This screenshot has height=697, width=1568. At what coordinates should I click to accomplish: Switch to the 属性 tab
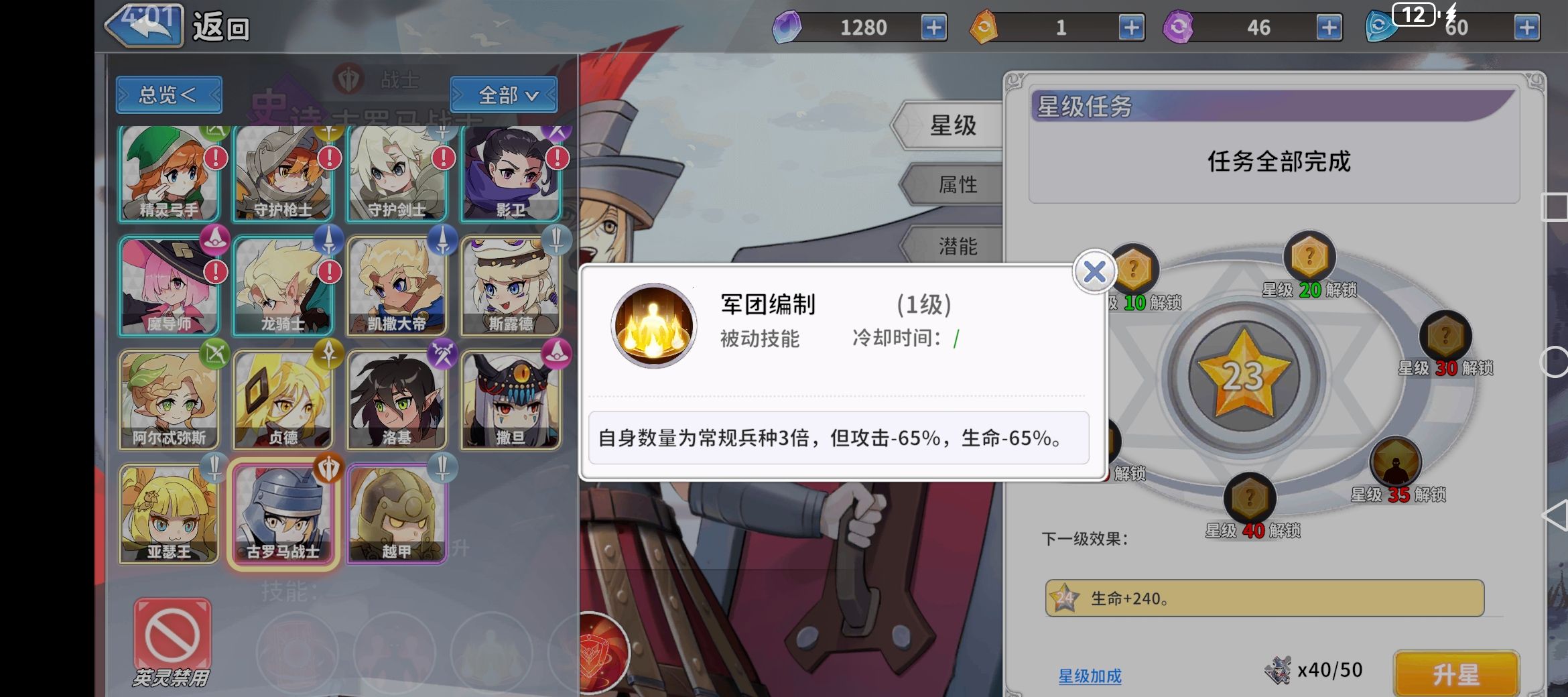coord(958,184)
